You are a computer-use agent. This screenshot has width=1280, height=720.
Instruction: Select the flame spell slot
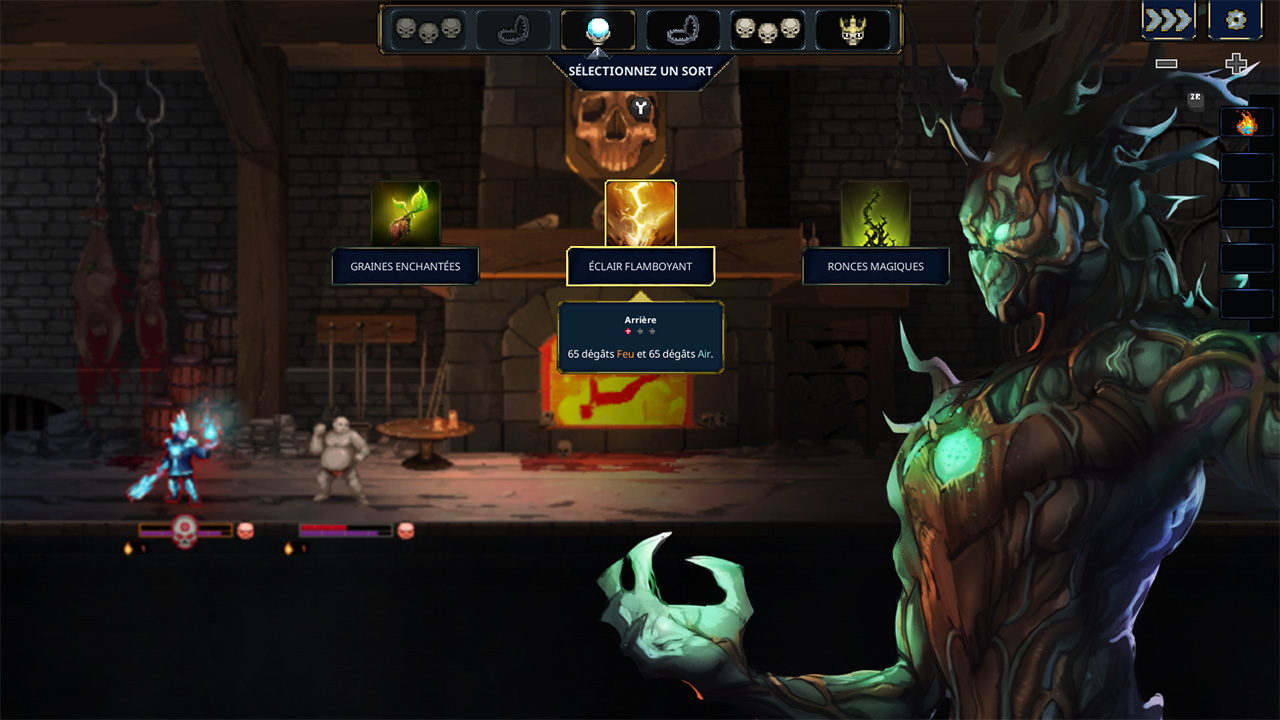click(x=1246, y=123)
